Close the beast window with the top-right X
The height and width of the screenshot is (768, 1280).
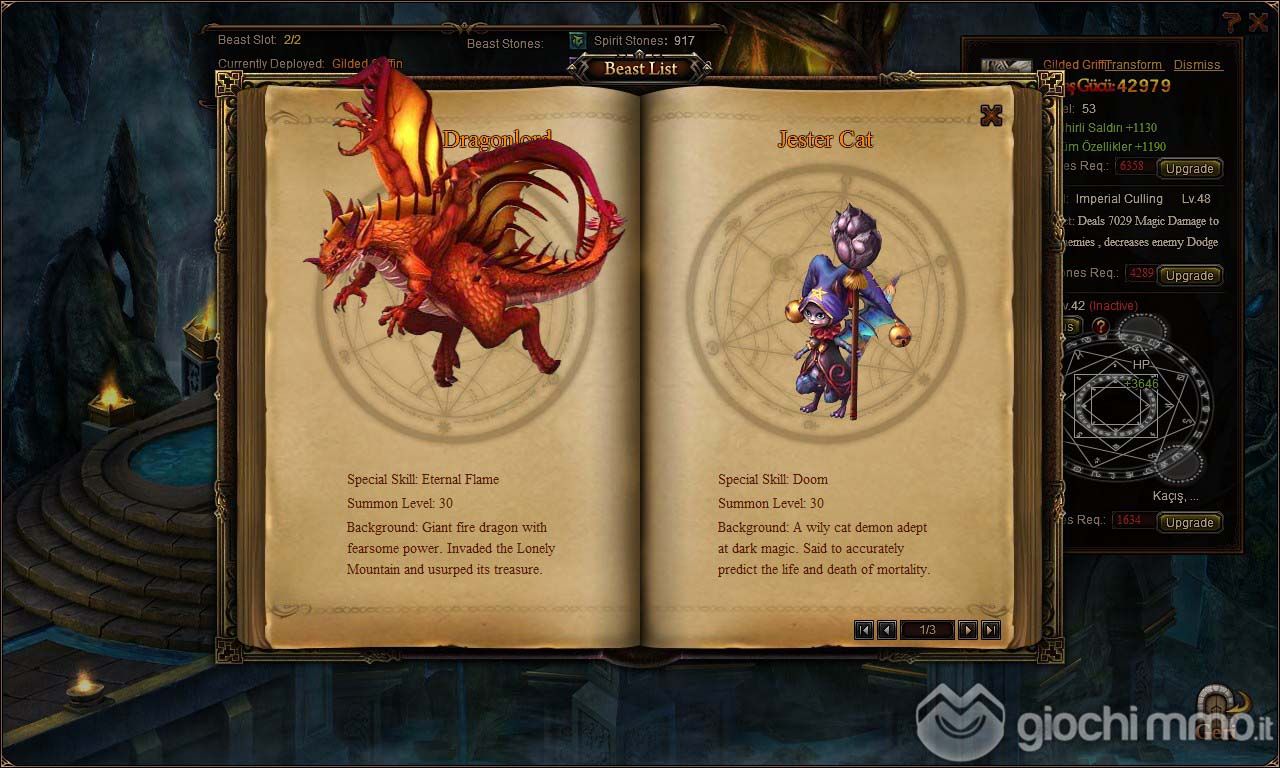(x=1257, y=22)
